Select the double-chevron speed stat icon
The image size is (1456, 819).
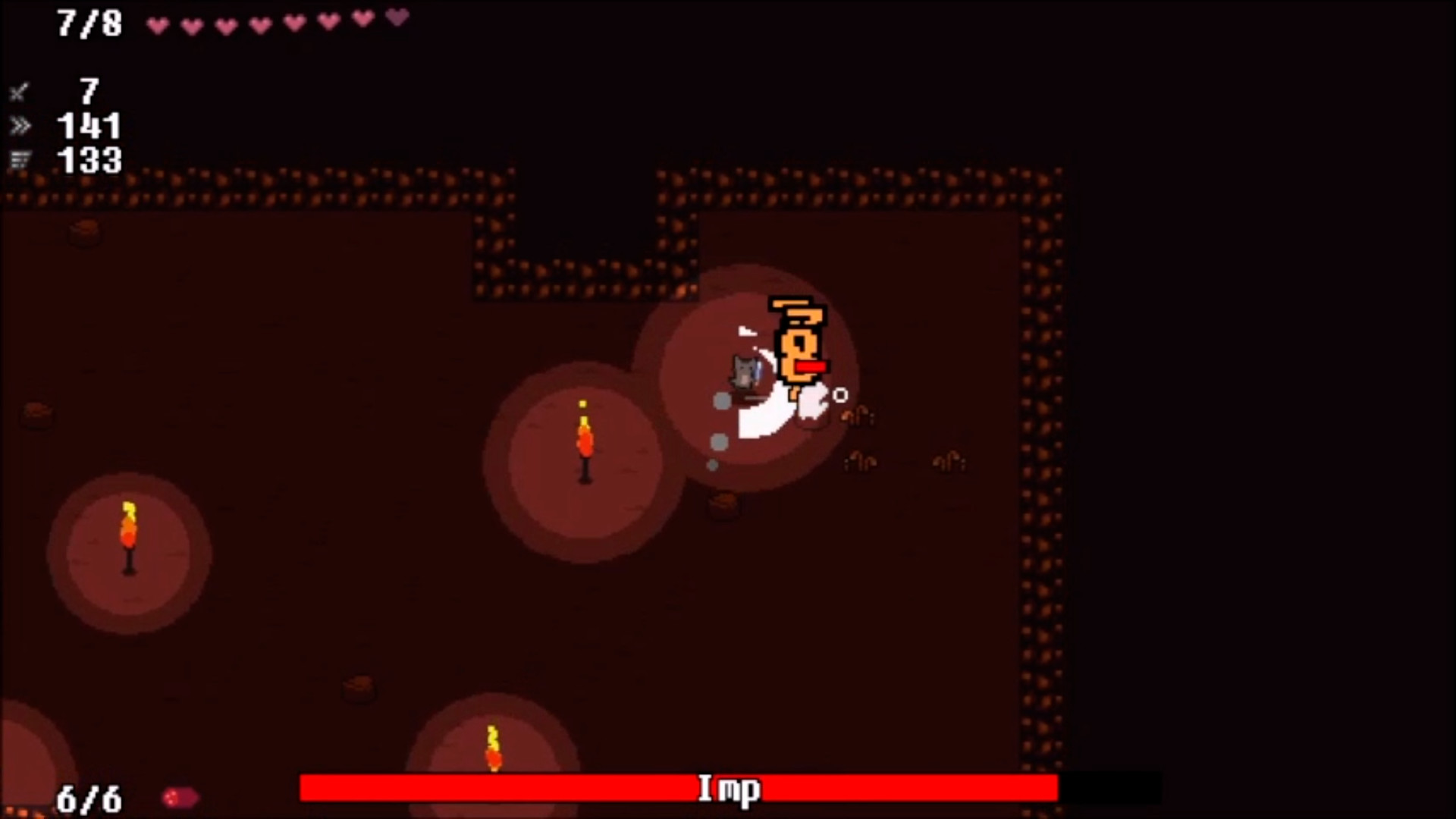[19, 126]
